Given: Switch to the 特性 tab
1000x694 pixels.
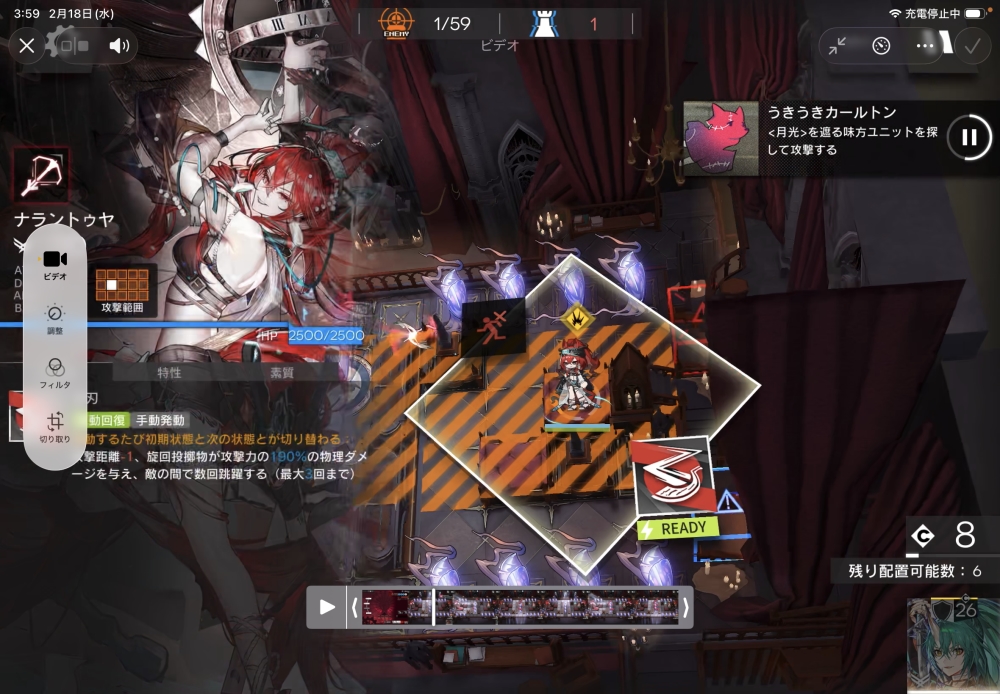Looking at the screenshot, I should (169, 373).
